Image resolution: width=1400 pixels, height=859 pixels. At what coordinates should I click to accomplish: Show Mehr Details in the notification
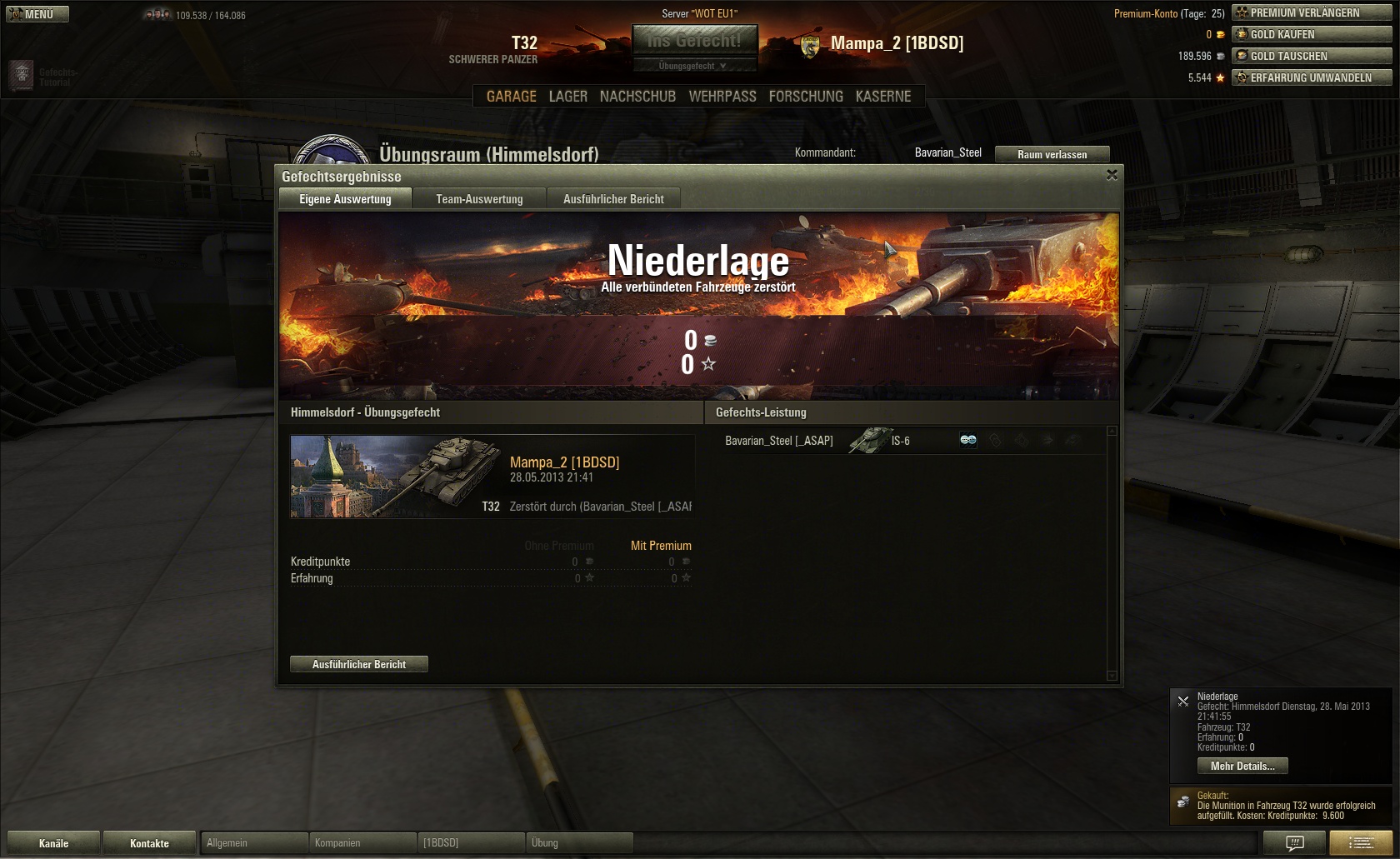[x=1242, y=766]
